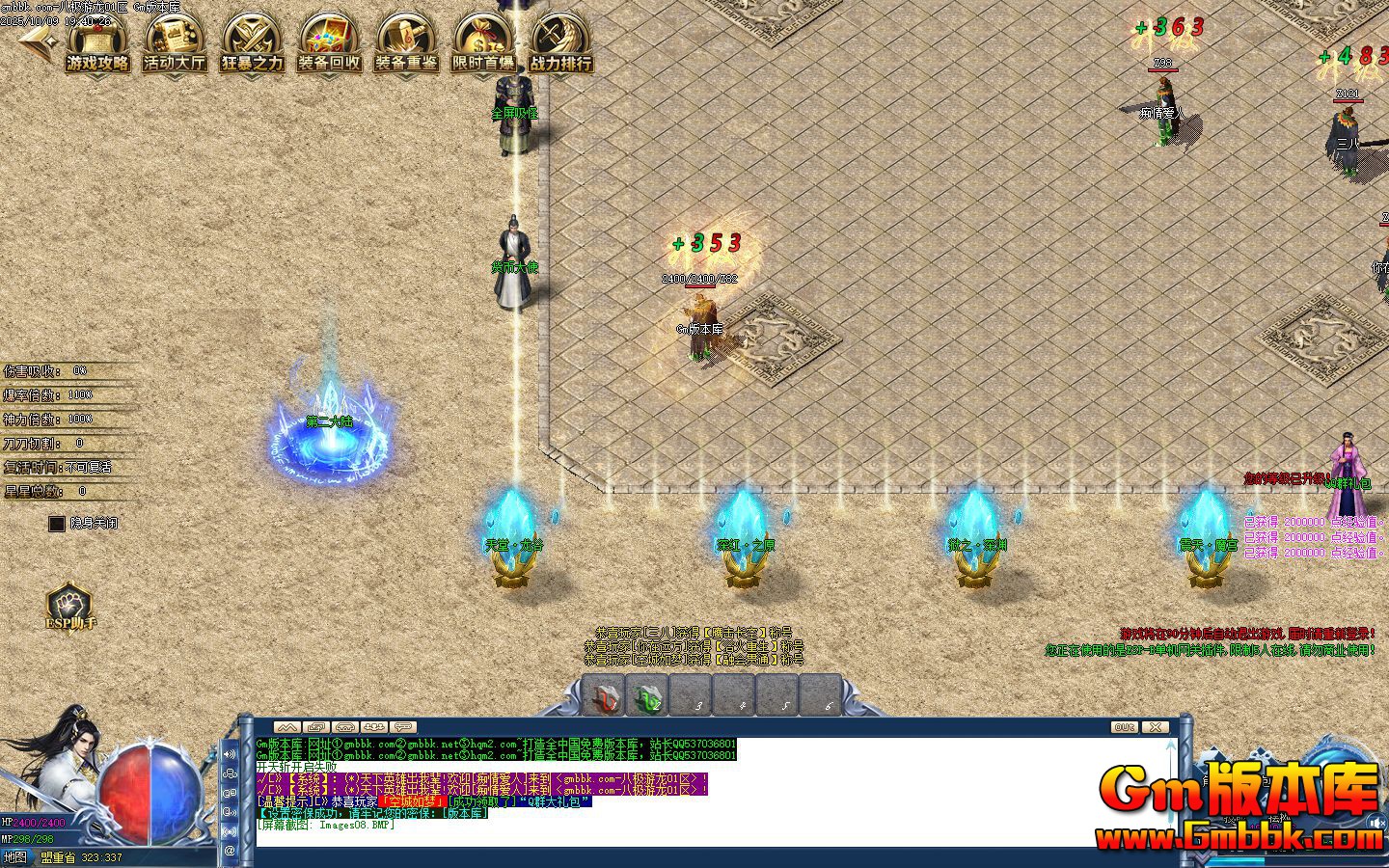Click the OUT button on the chat window
Viewport: 1389px width, 868px height.
(x=1125, y=726)
